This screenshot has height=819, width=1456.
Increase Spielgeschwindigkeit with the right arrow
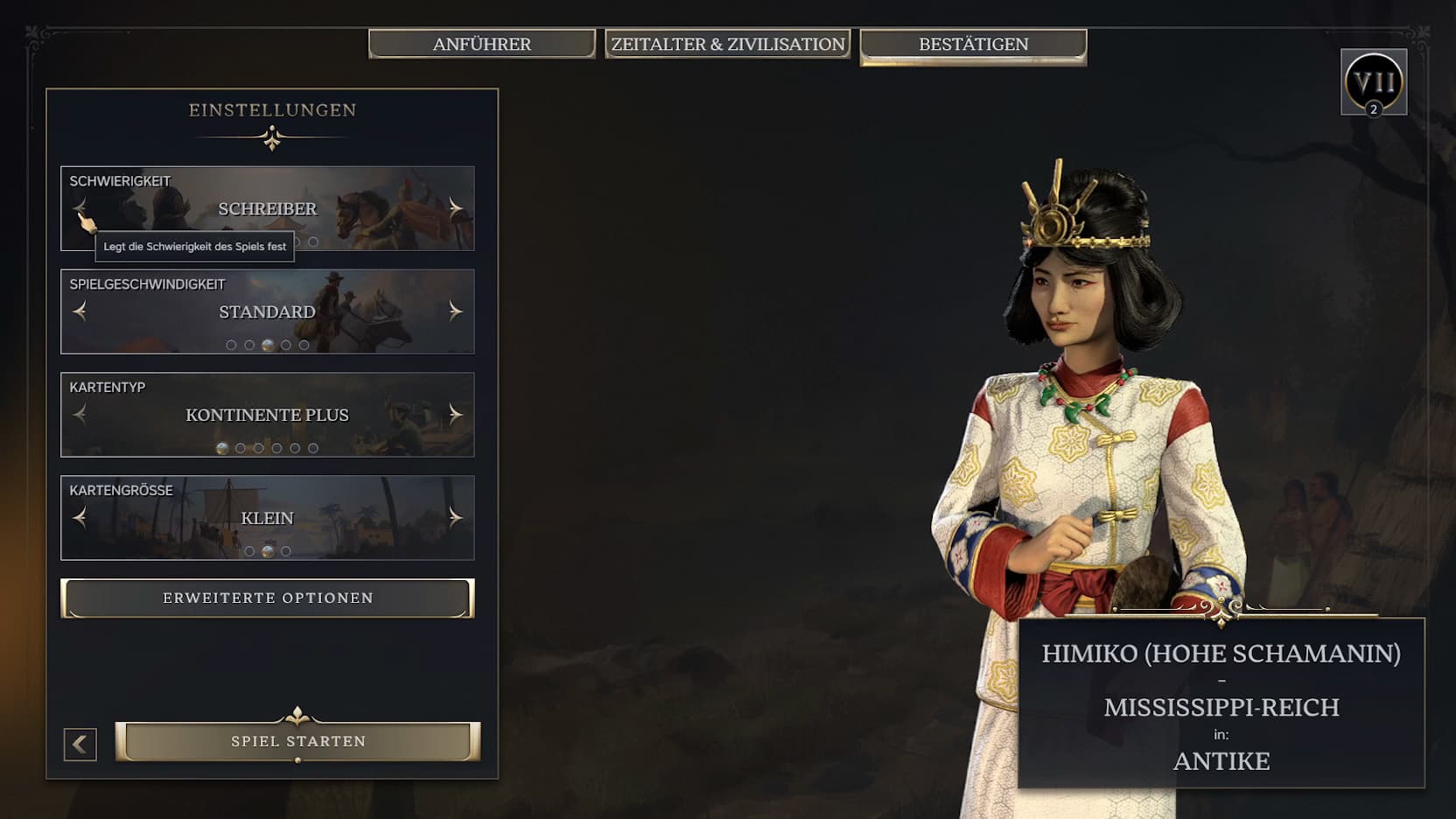tap(455, 311)
